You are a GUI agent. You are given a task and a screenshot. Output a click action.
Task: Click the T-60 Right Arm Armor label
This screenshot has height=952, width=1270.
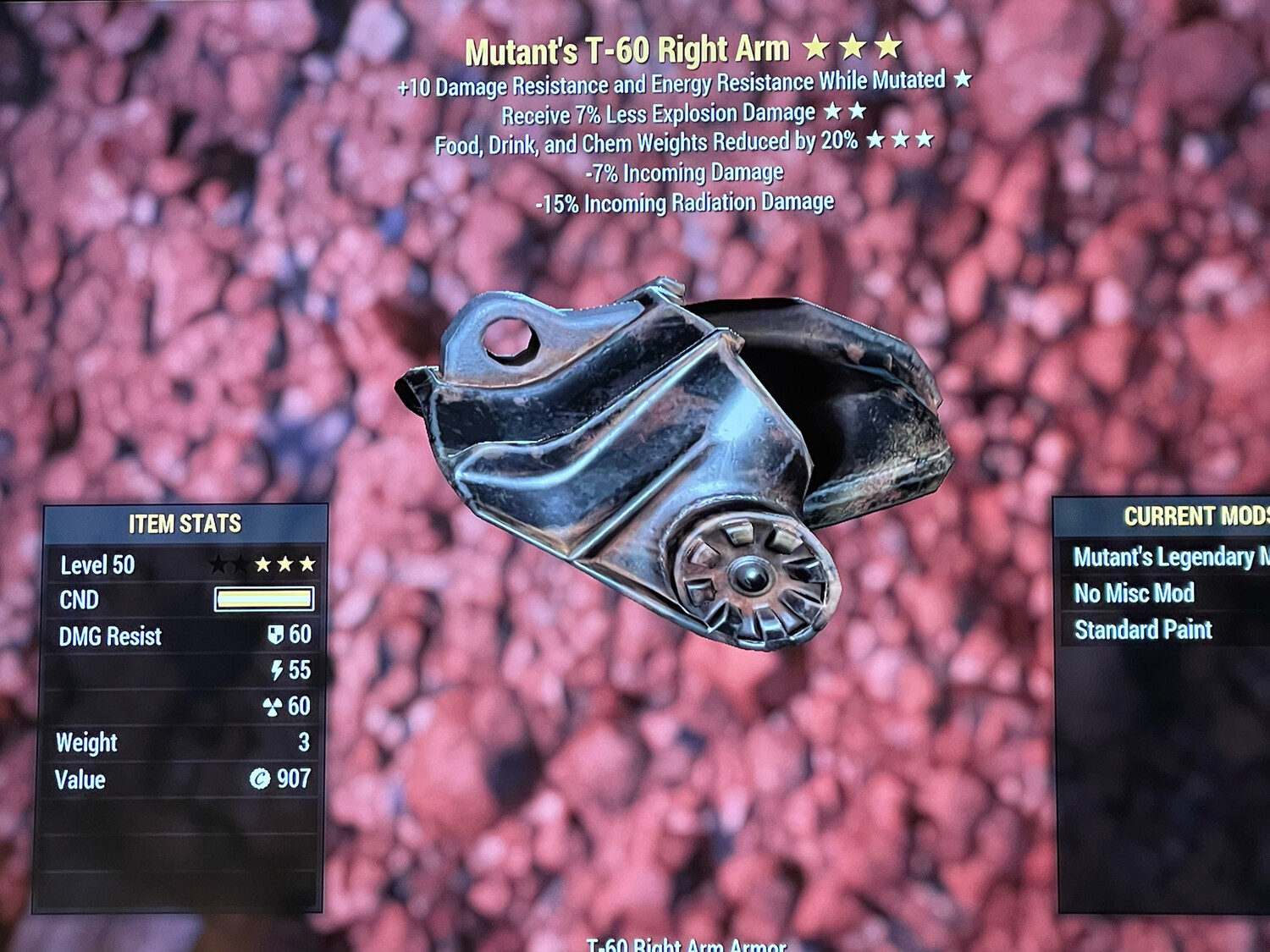[687, 945]
